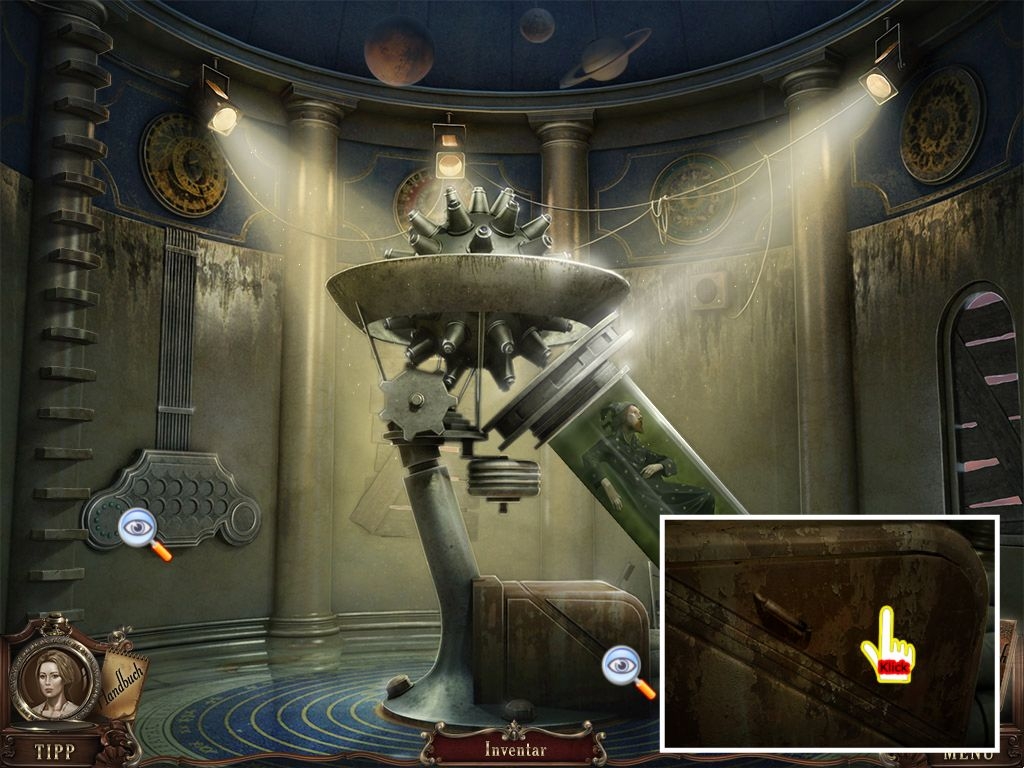The height and width of the screenshot is (768, 1024).
Task: Click the yellow Klick hand pointer
Action: coord(888,646)
